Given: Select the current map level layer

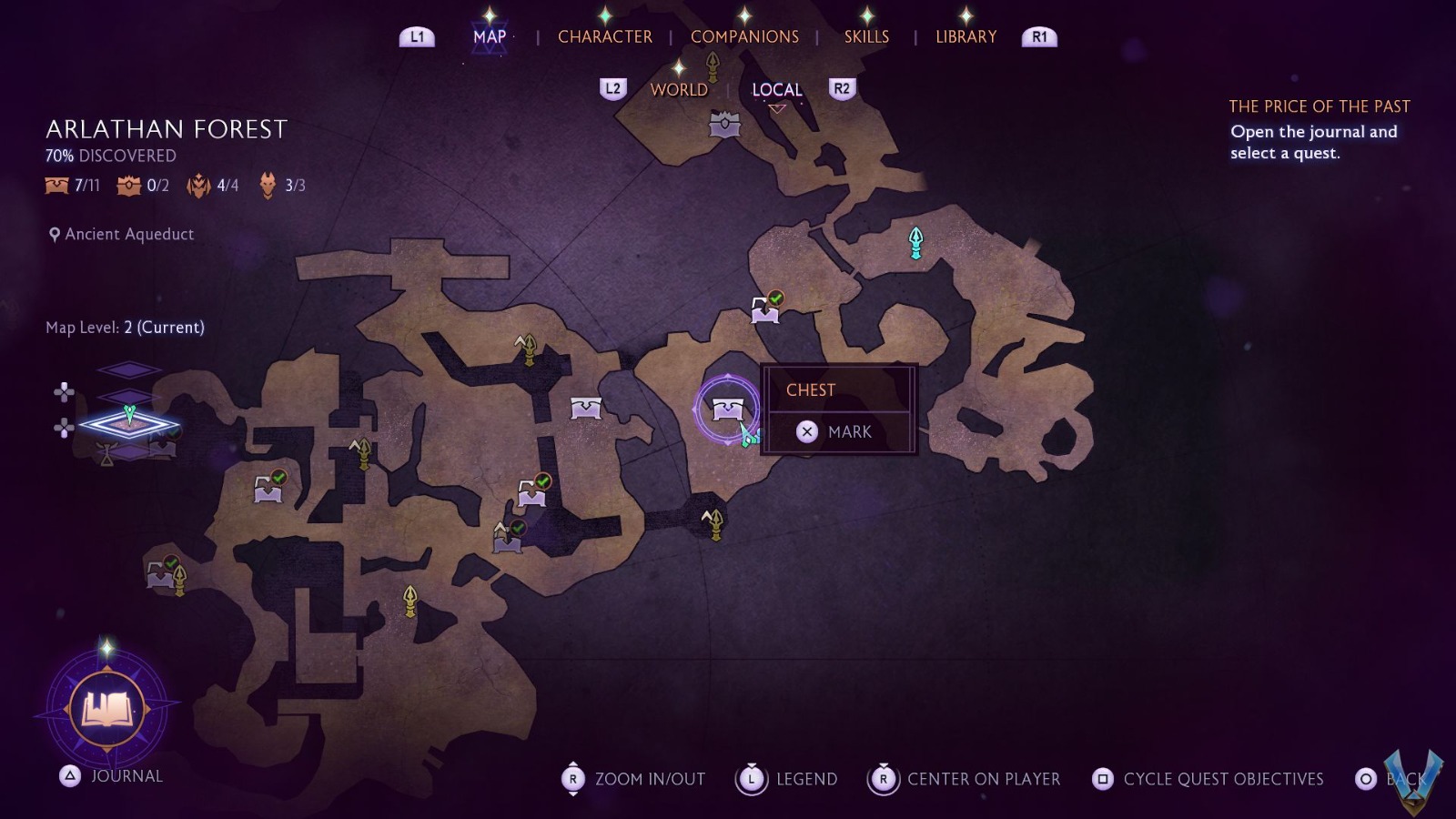Looking at the screenshot, I should point(128,423).
